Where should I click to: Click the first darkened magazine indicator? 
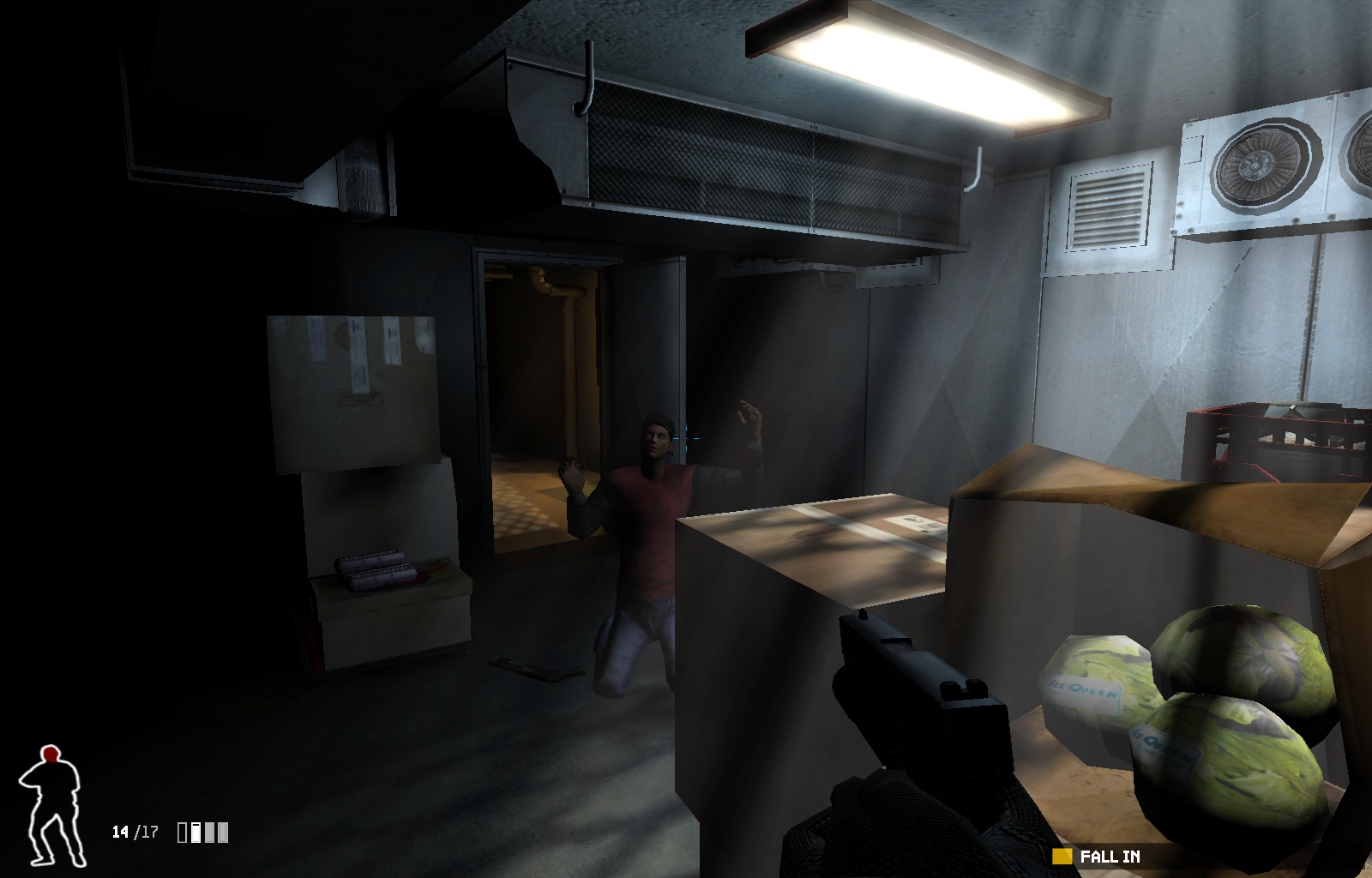(182, 833)
